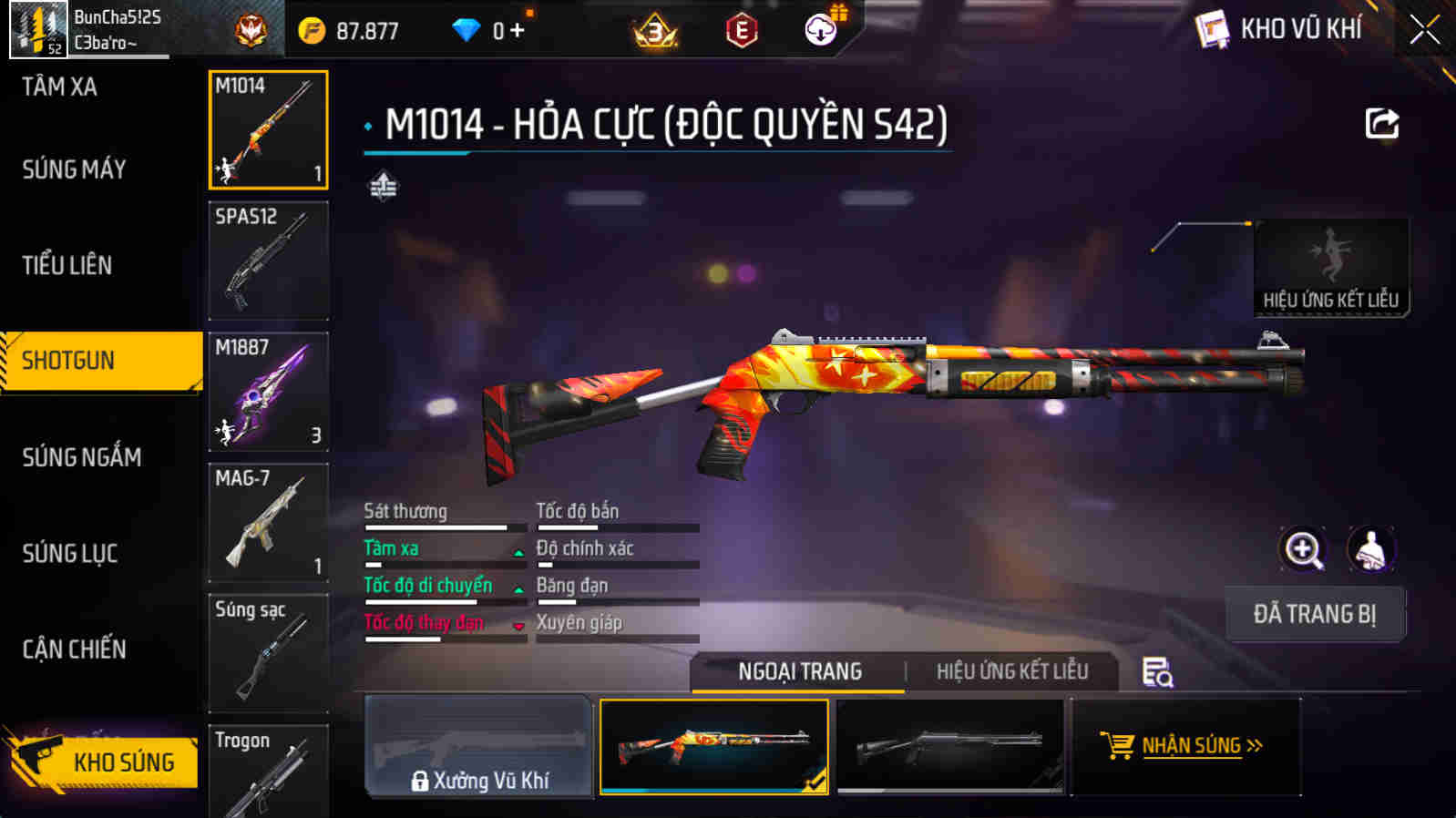This screenshot has height=818, width=1456.
Task: Pick the MAG-7 shotgun tile
Action: click(x=268, y=522)
